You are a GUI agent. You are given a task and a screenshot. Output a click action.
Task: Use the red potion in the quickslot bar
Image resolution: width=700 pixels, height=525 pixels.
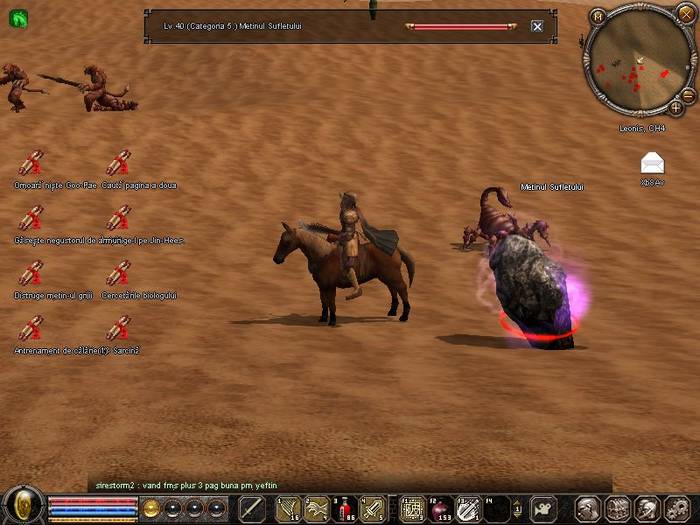345,508
